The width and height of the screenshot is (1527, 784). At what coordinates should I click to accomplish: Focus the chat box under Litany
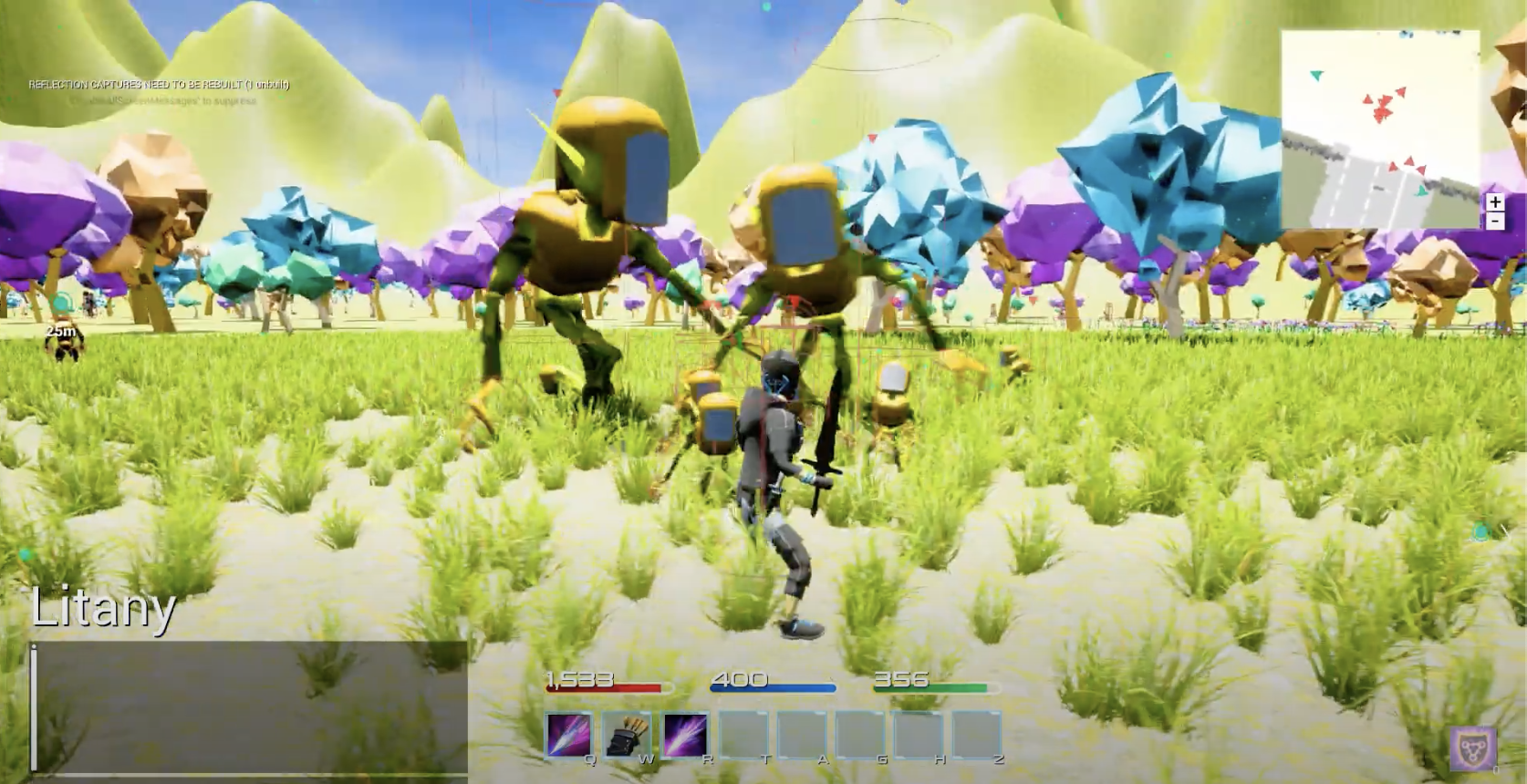248,707
